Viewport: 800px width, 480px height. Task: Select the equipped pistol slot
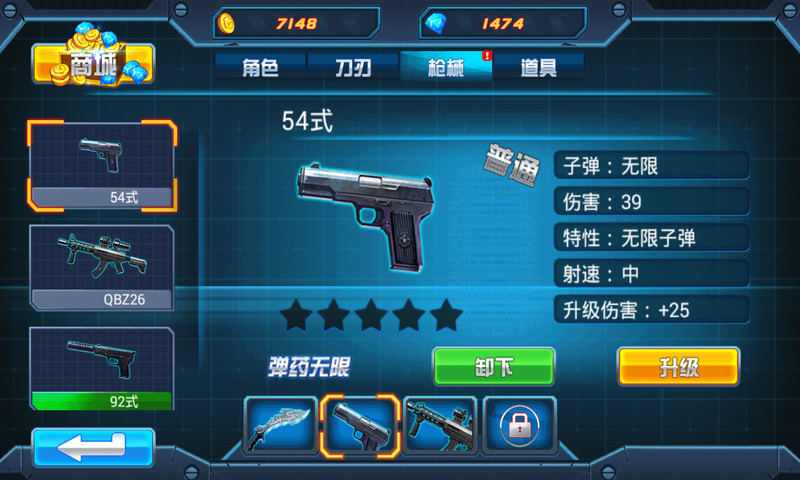pyautogui.click(x=360, y=425)
